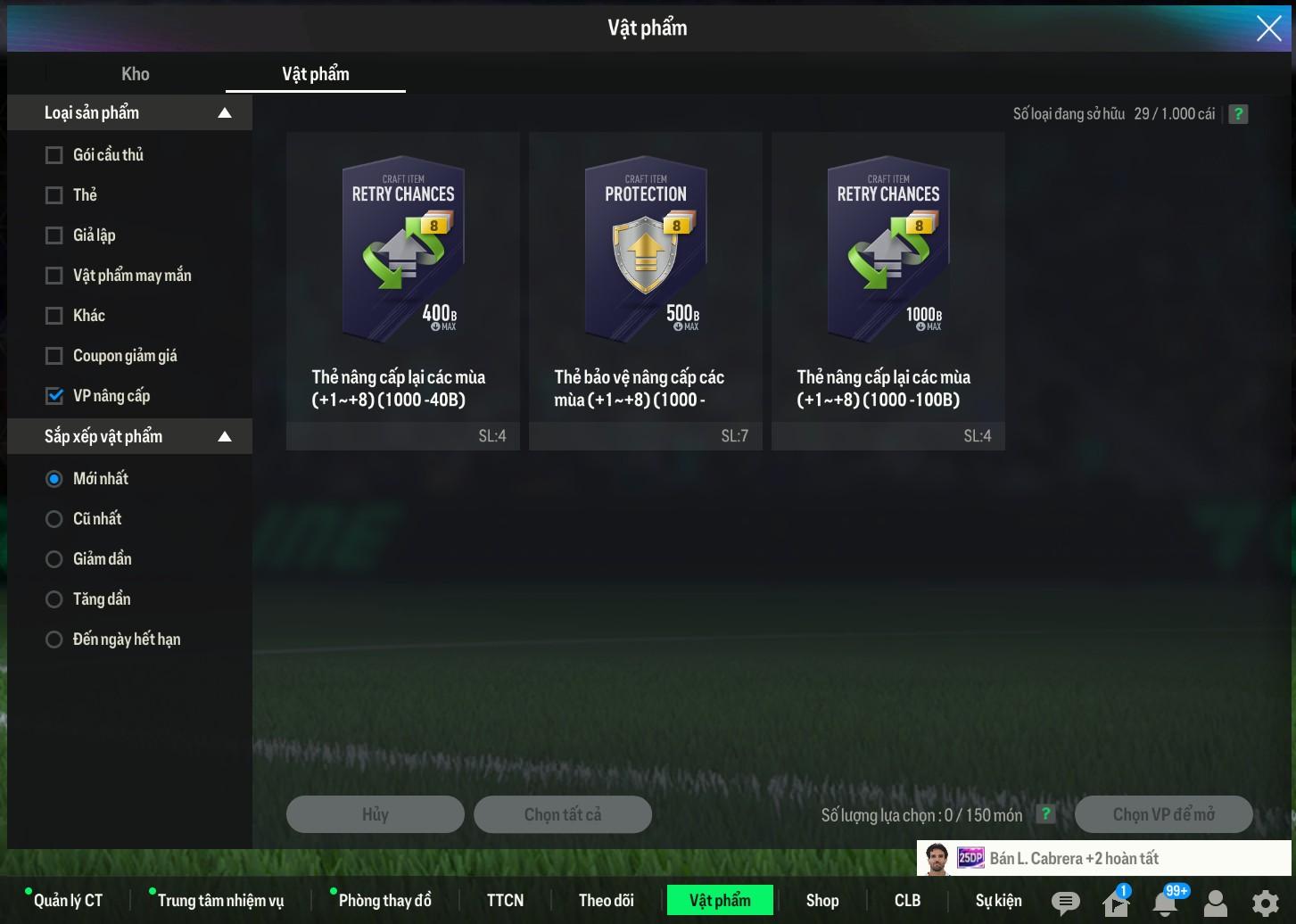The height and width of the screenshot is (924, 1296).
Task: Open the settings gear icon
Action: coord(1265,903)
